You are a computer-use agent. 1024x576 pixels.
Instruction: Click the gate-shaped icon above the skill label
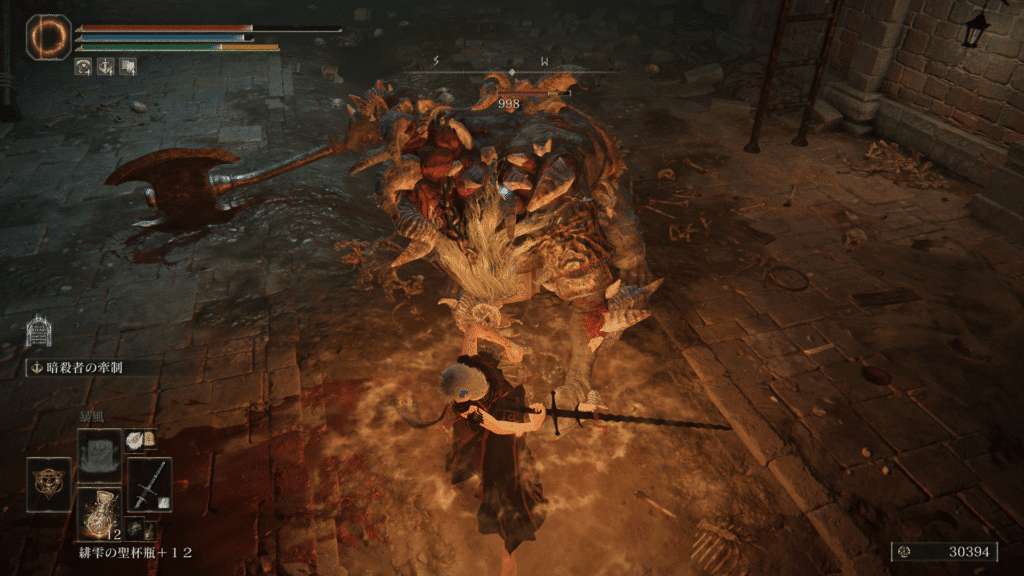(38, 331)
